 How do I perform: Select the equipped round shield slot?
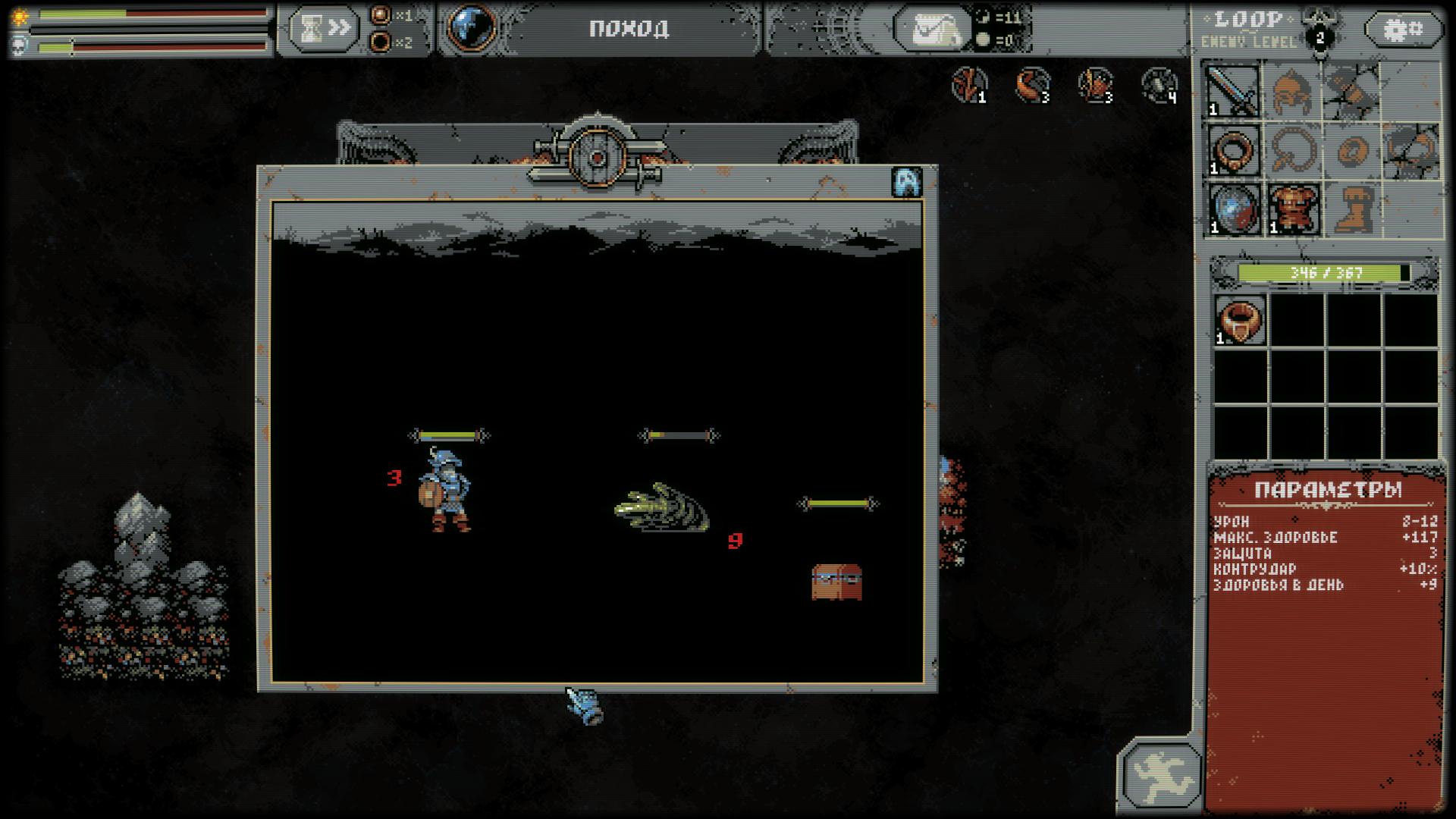[x=1233, y=209]
